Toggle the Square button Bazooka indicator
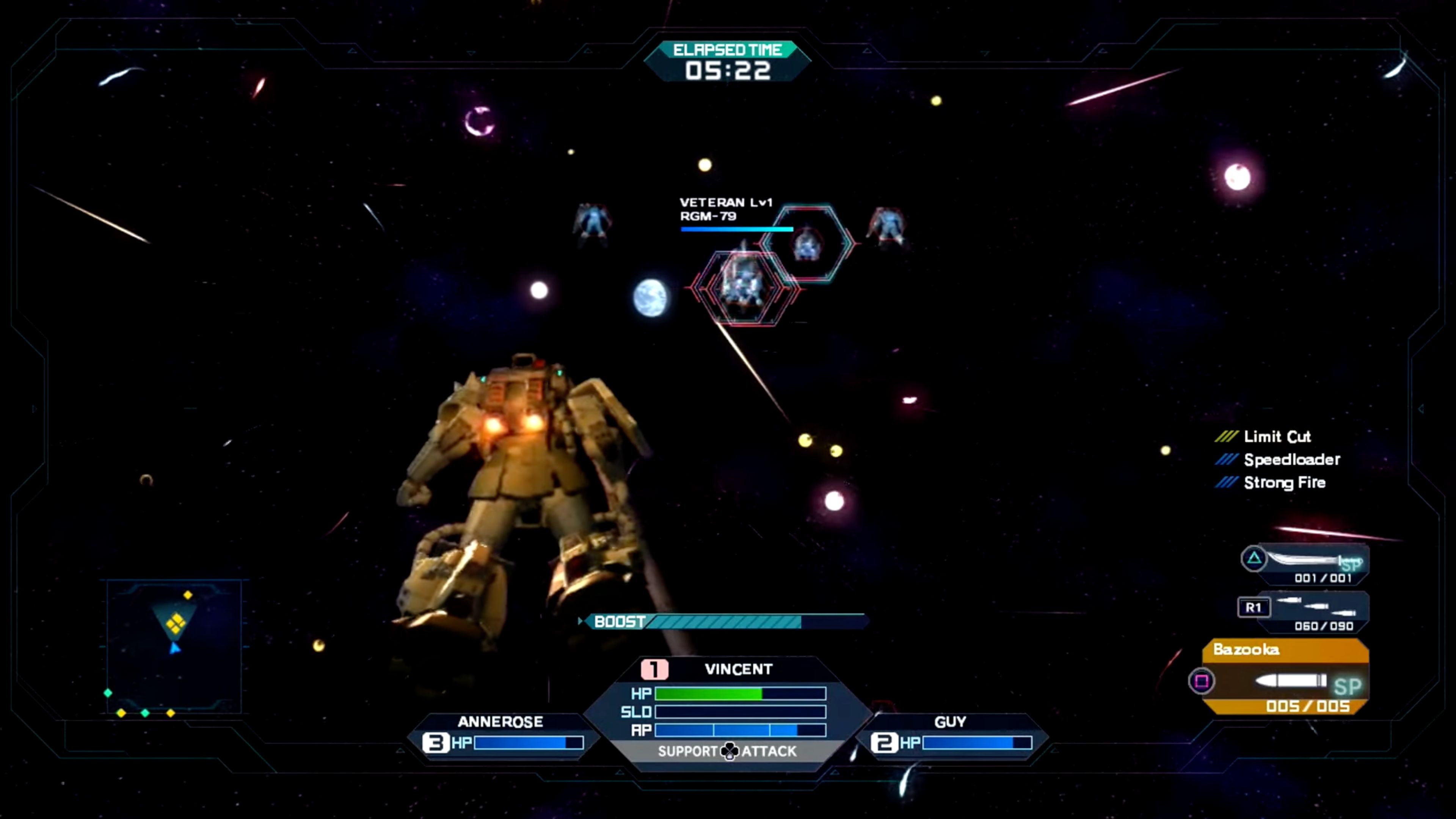1456x819 pixels. tap(1203, 682)
